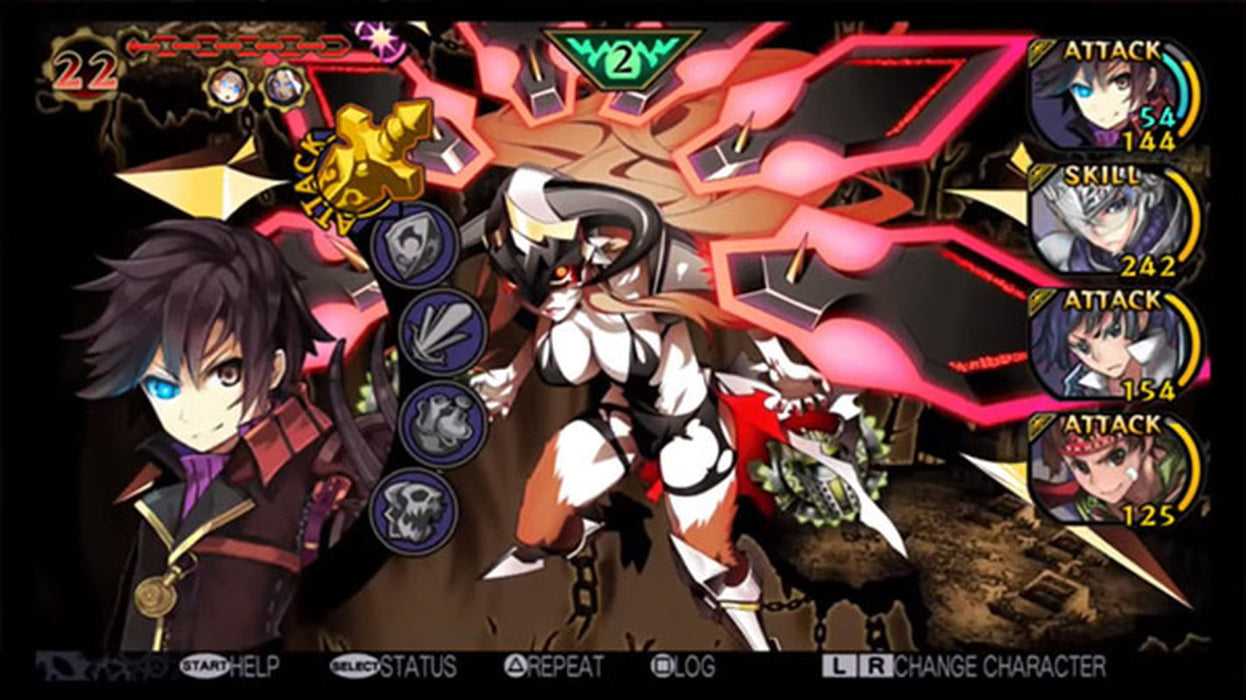Open the Status screen
1246x700 pixels.
[393, 666]
